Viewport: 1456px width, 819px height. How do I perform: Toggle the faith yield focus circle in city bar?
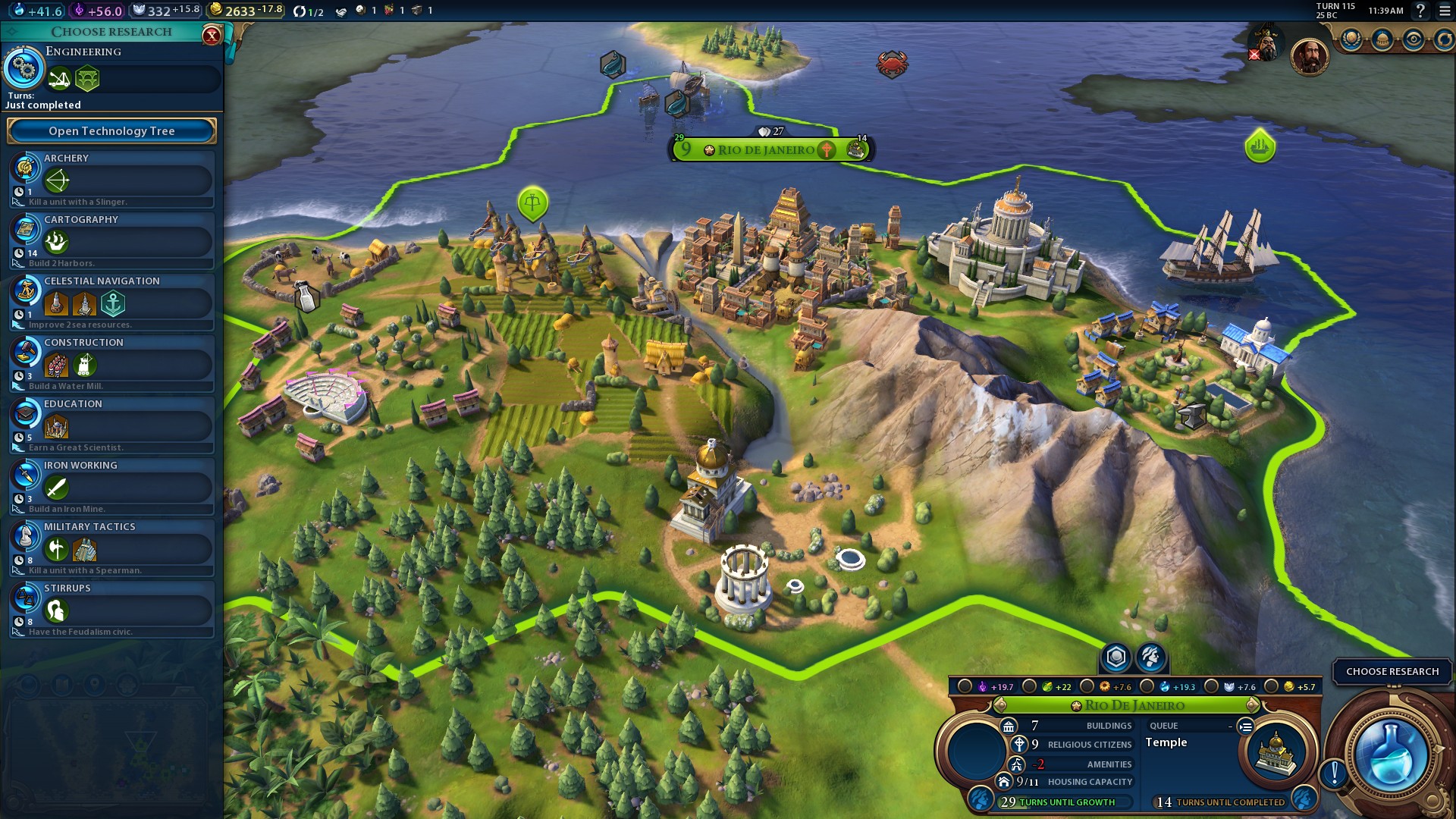click(964, 686)
